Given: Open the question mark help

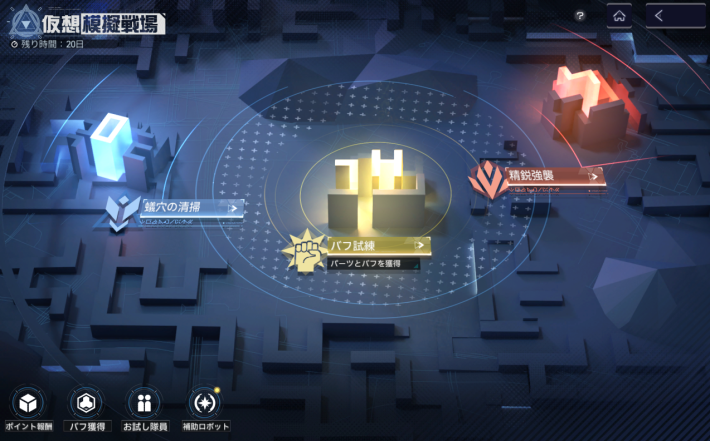Looking at the screenshot, I should 580,16.
